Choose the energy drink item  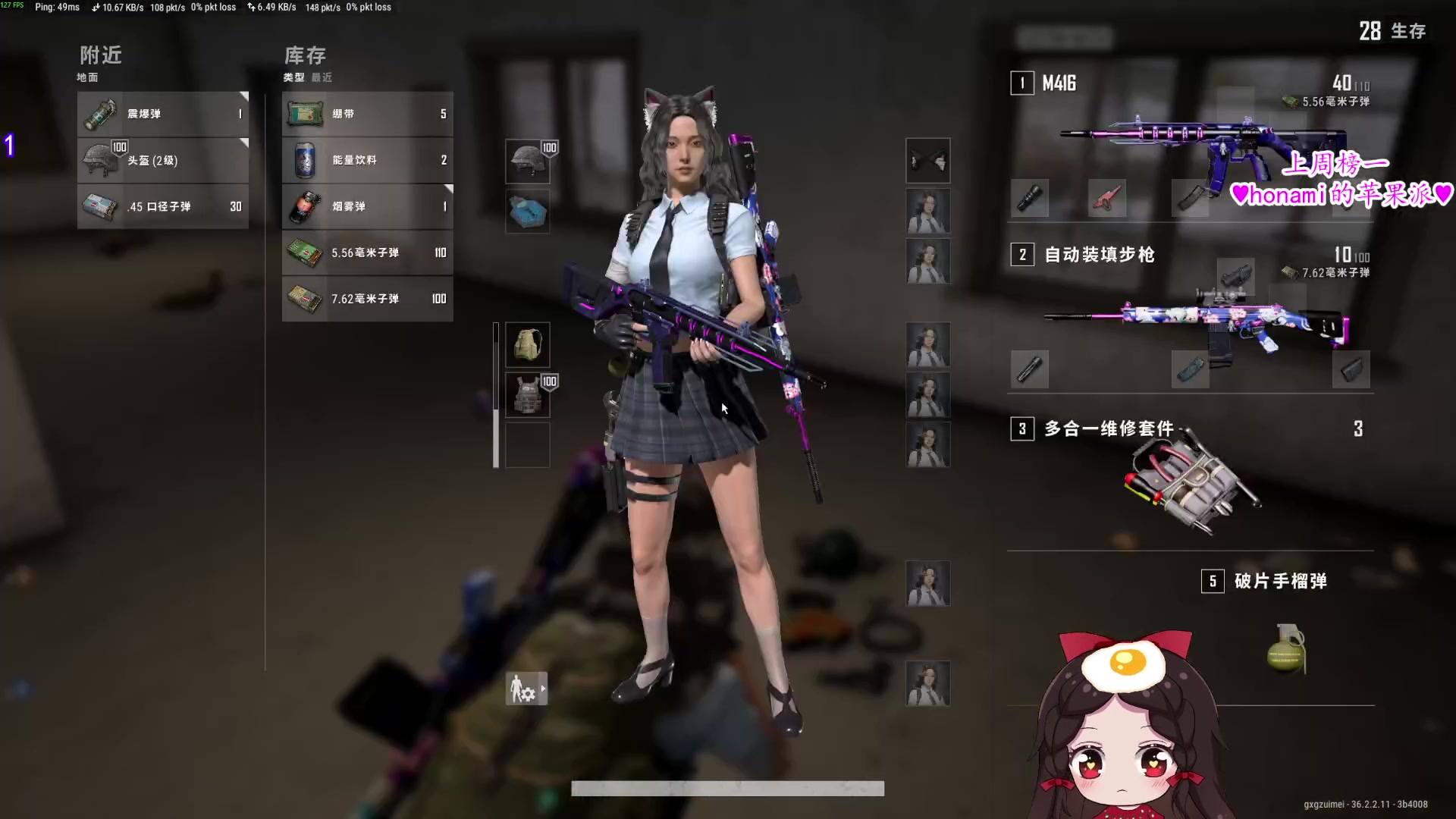point(368,160)
